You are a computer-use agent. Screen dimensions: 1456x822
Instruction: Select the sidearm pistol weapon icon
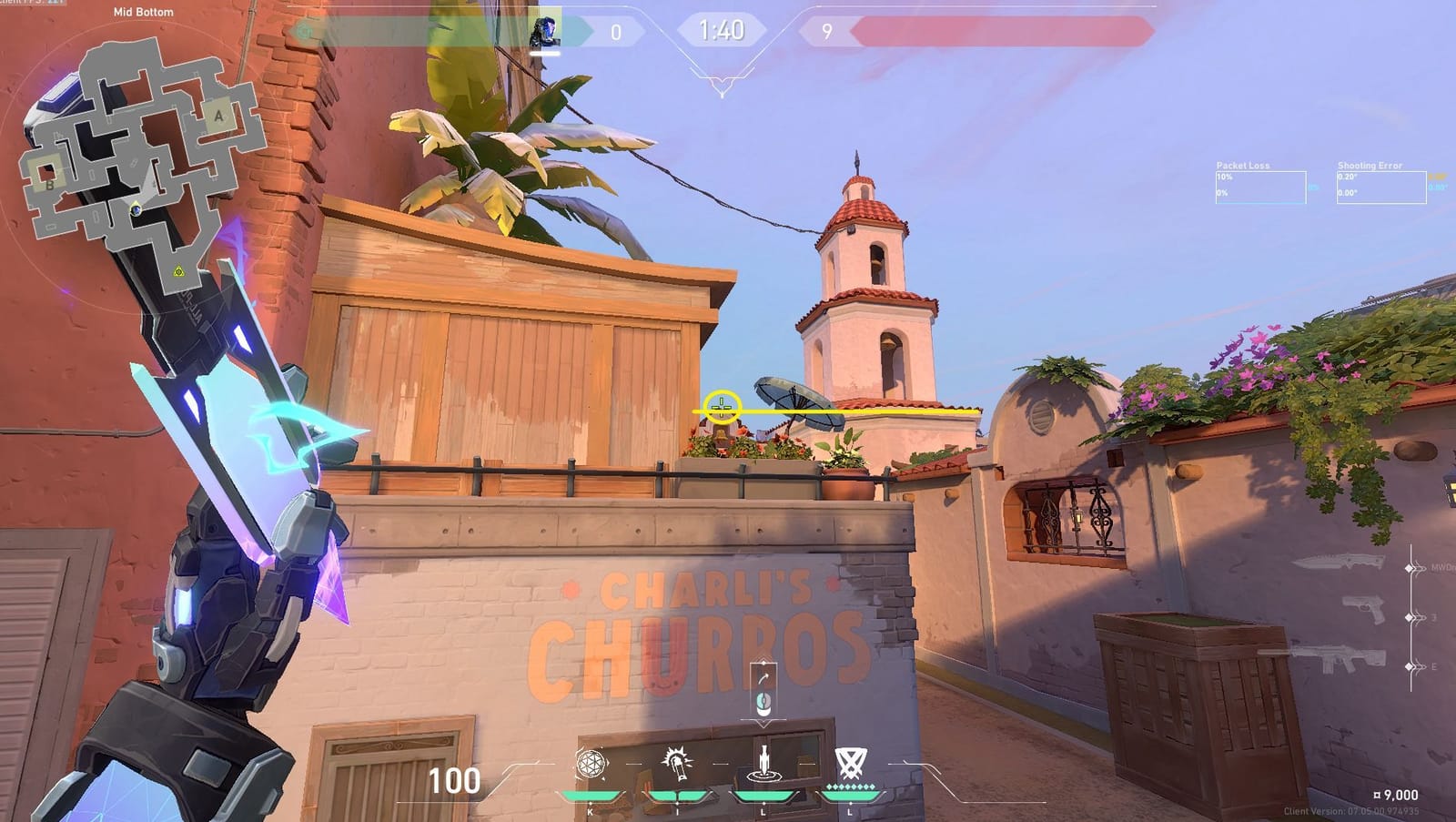tap(1363, 608)
